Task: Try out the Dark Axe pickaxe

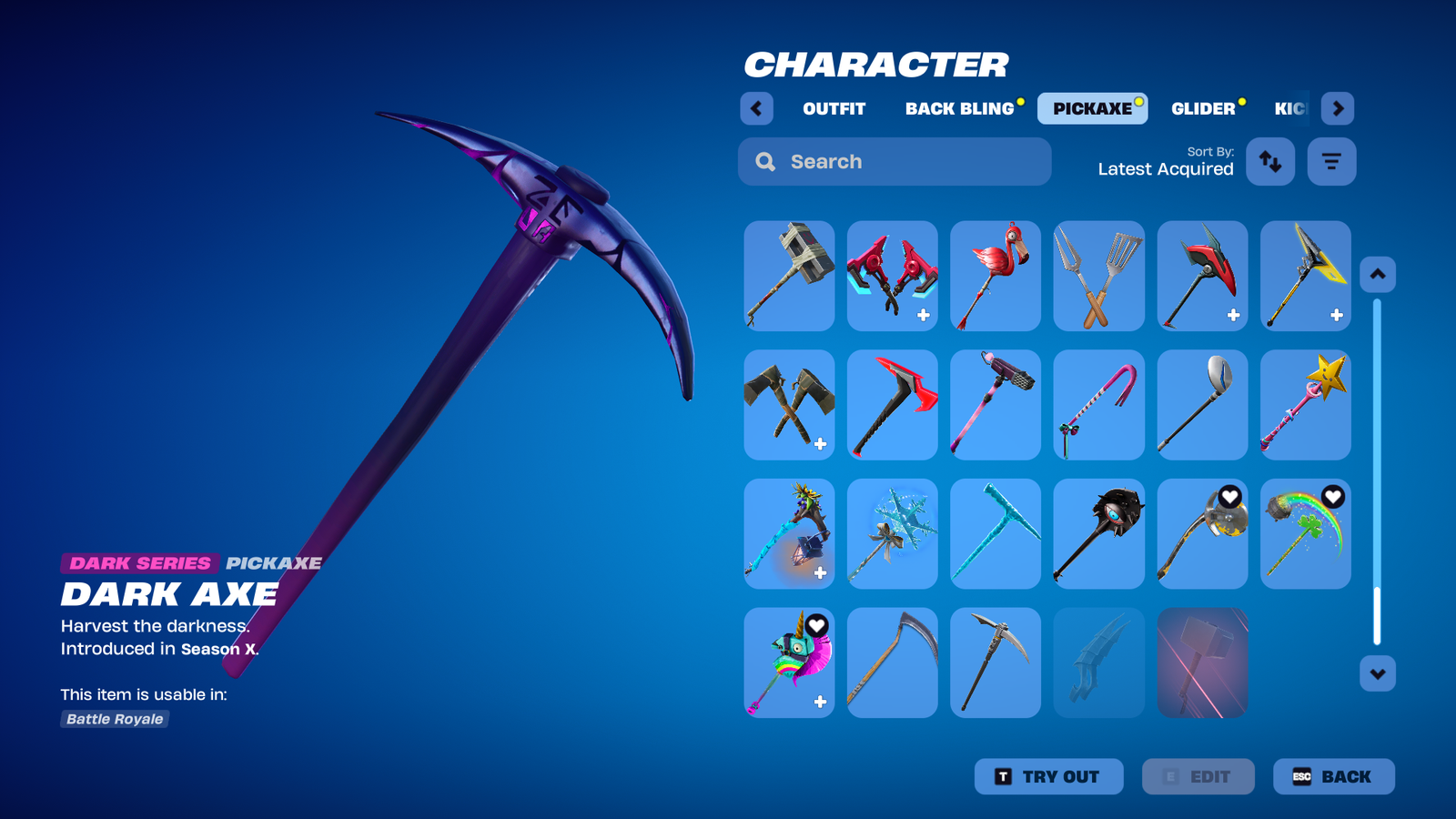Action: [x=1048, y=776]
